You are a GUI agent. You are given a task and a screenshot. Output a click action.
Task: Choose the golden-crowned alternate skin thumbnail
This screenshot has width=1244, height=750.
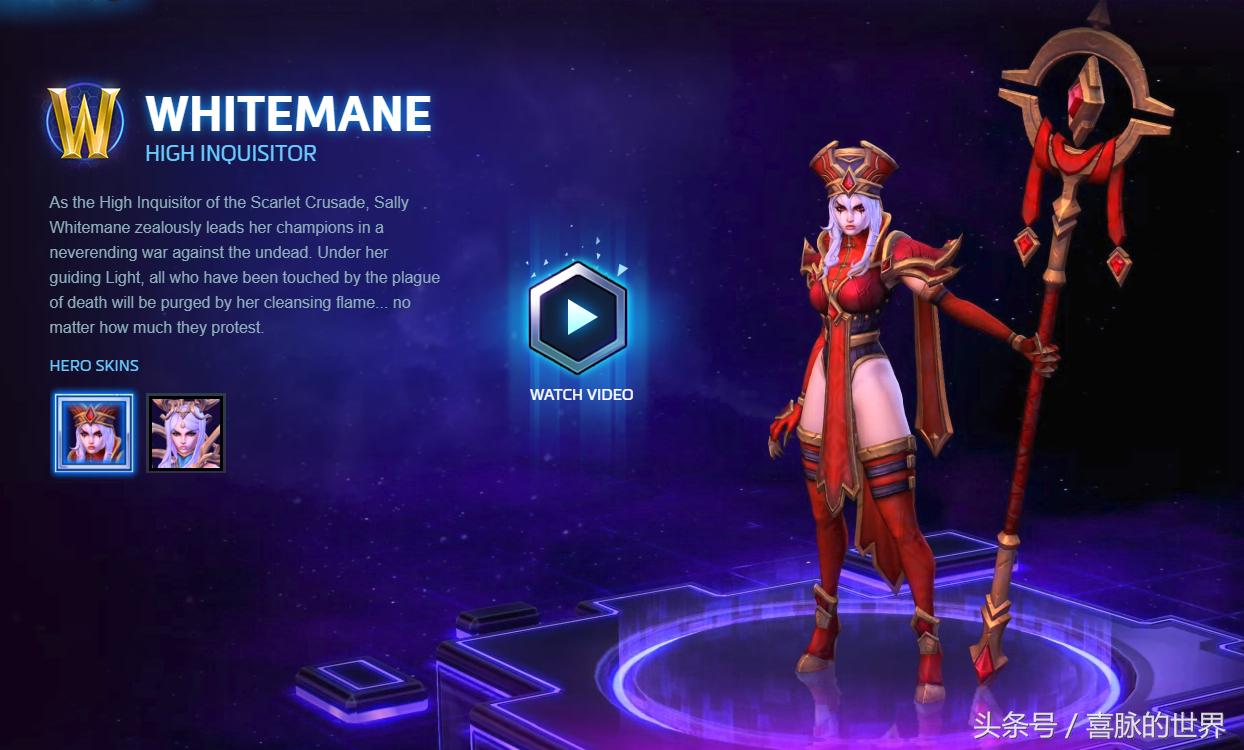pyautogui.click(x=186, y=432)
